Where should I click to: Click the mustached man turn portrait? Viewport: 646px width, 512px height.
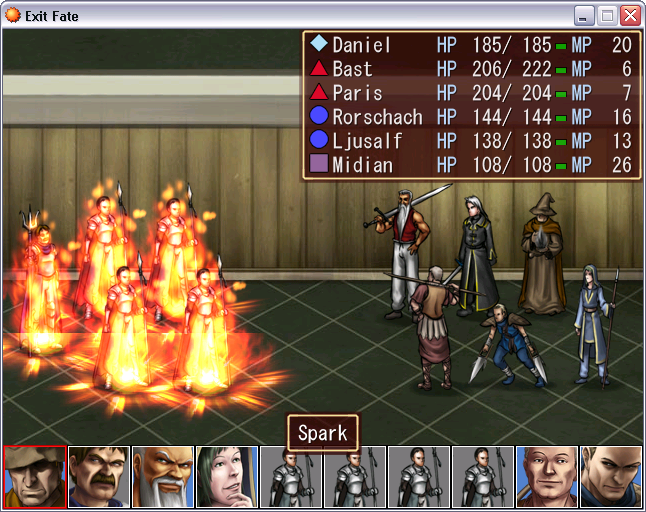pyautogui.click(x=99, y=478)
